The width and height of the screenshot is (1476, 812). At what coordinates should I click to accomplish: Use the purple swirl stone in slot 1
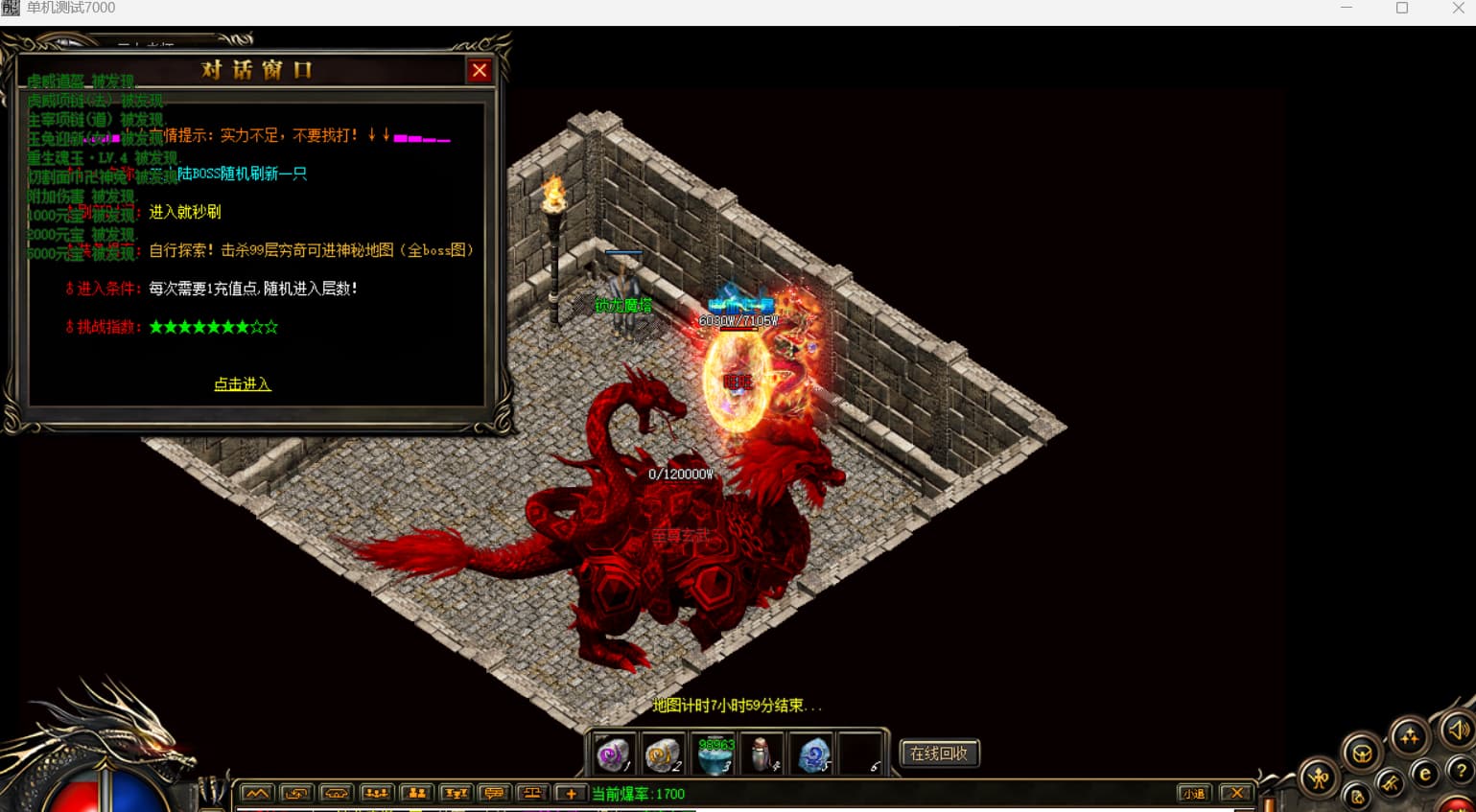point(613,754)
